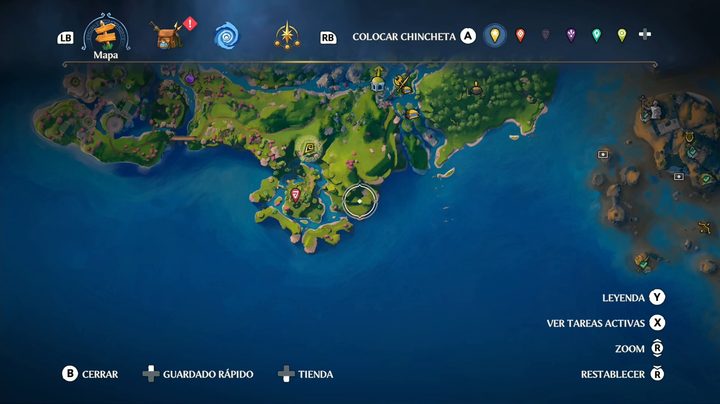Choose the green-yellow map pin
720x404 pixels.
pyautogui.click(x=622, y=36)
